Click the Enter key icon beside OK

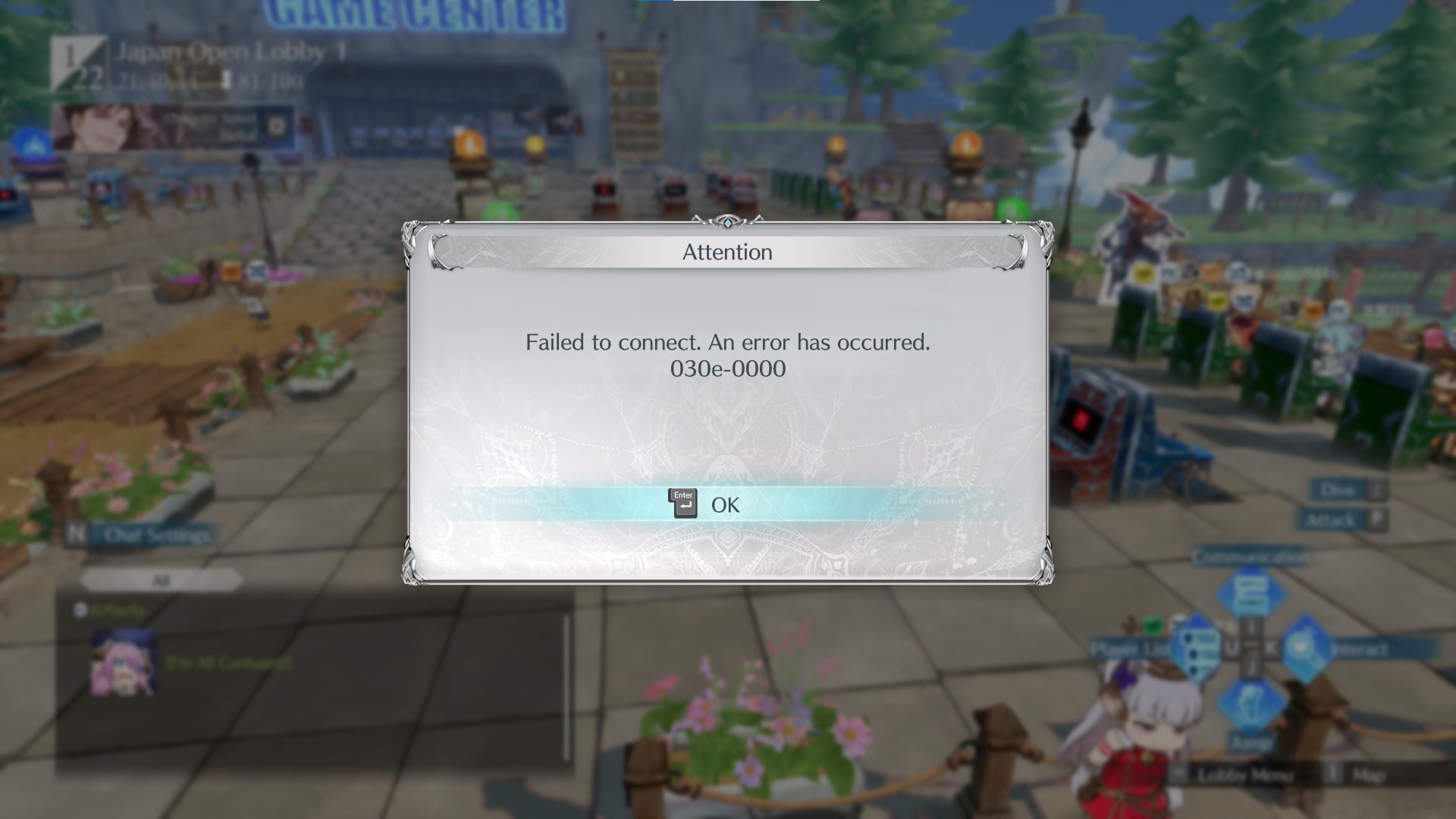click(x=682, y=503)
